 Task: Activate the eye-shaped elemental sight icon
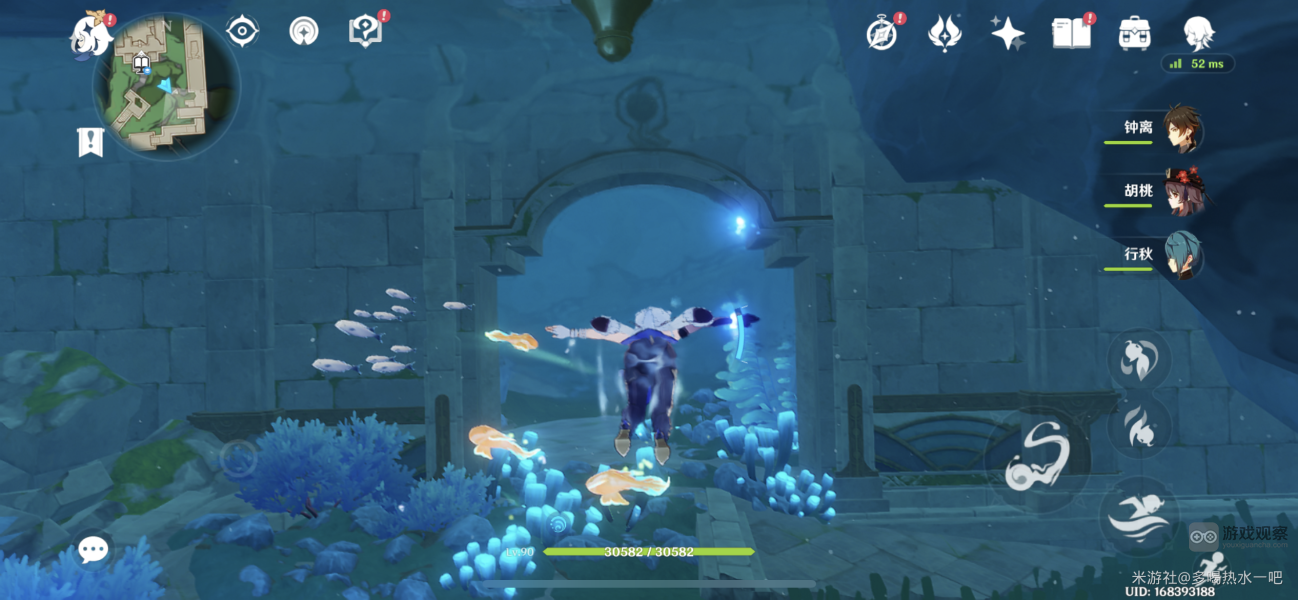coord(242,31)
